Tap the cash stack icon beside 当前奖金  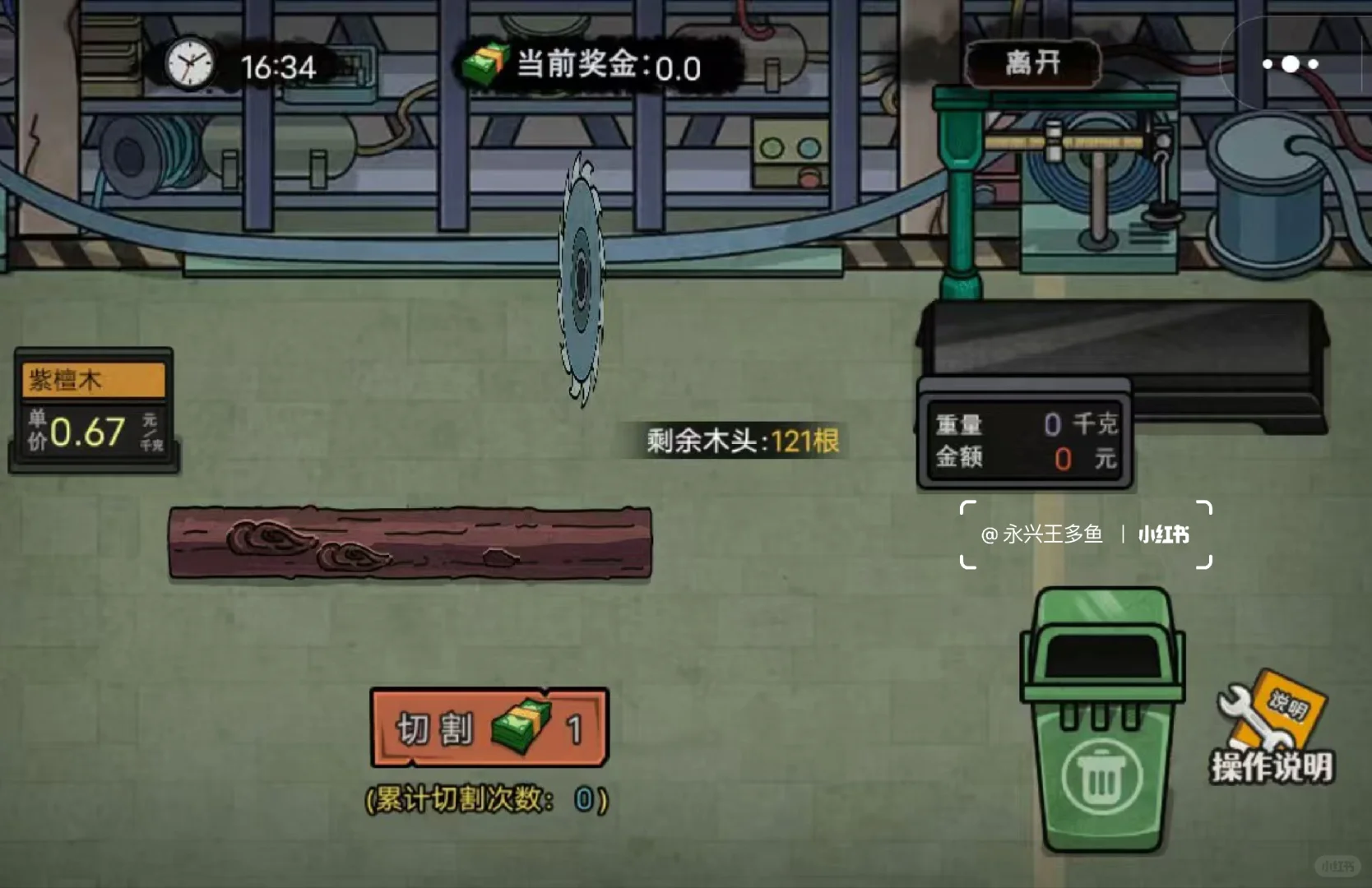coord(485,64)
